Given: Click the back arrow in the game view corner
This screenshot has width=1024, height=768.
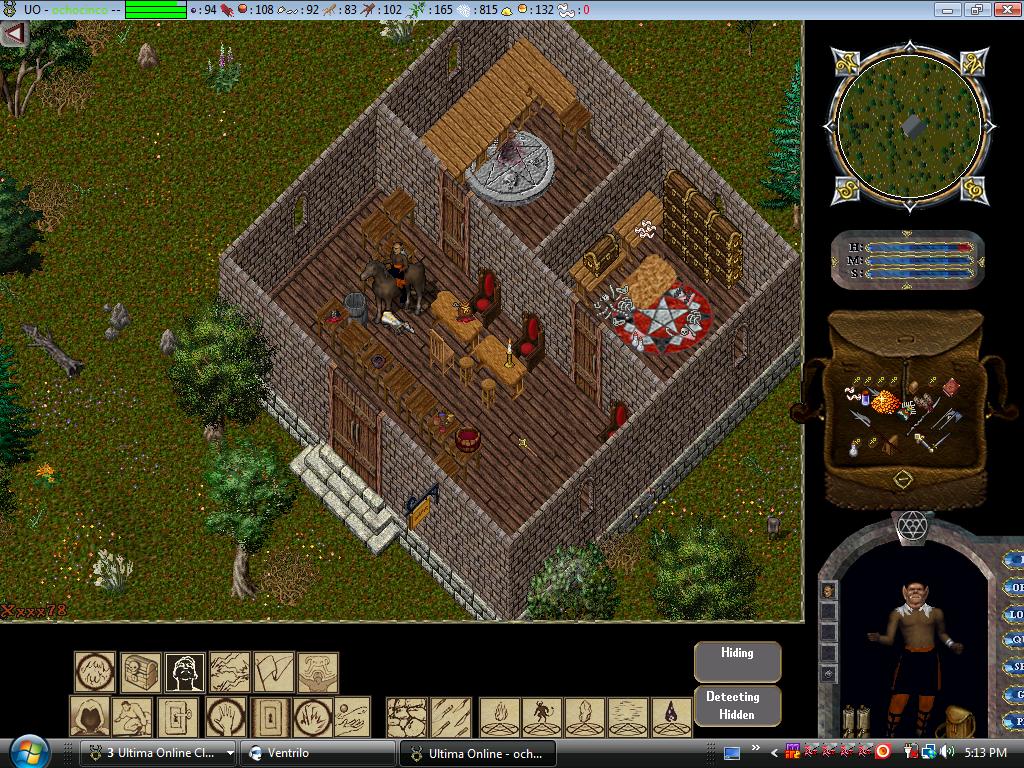Looking at the screenshot, I should 14,33.
